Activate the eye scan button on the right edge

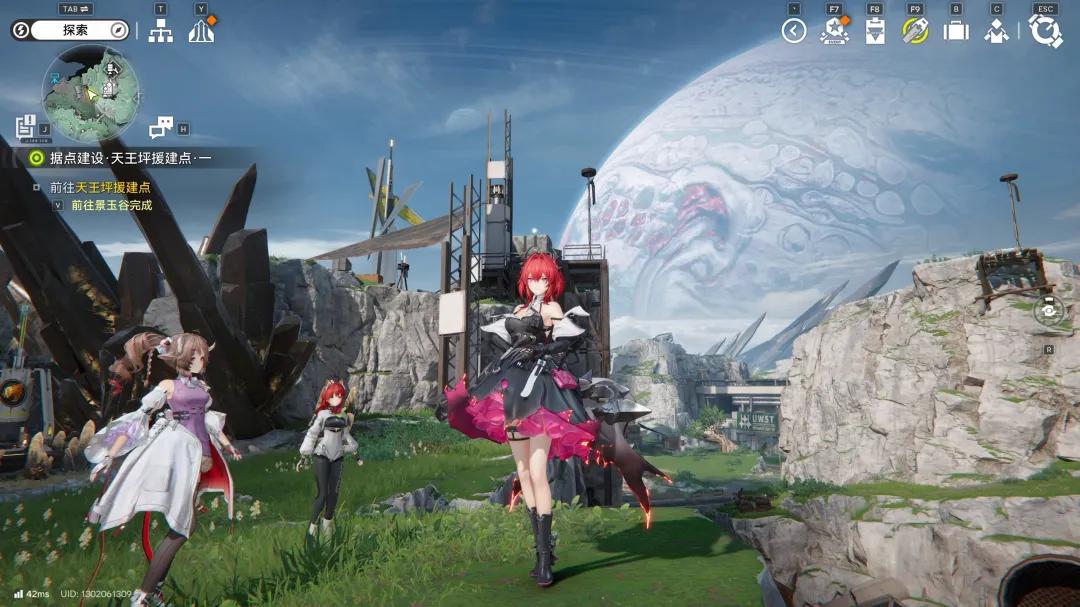pyautogui.click(x=1049, y=310)
